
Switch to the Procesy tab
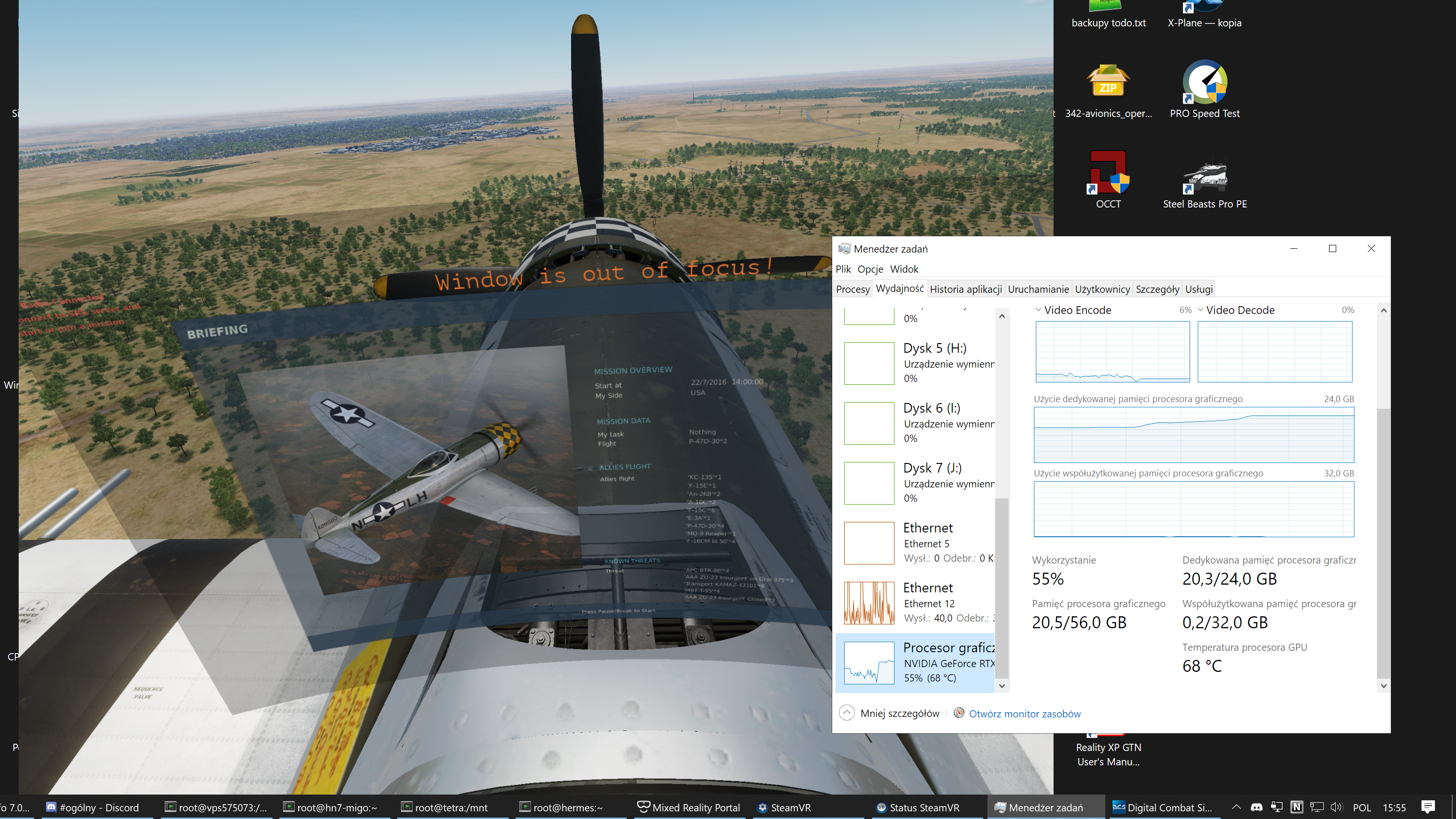[852, 289]
